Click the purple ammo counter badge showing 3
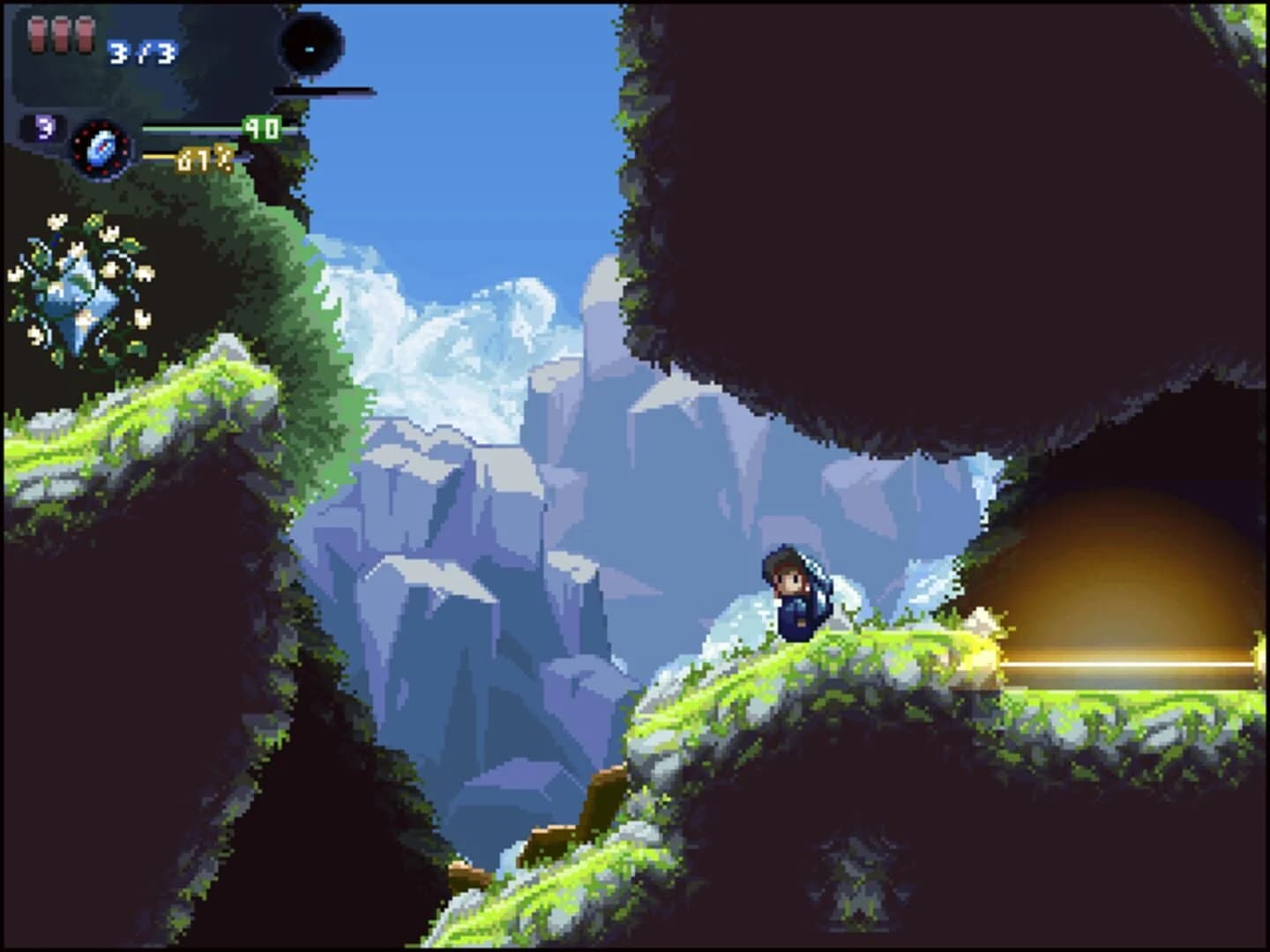Screen dimensions: 1270x952 [x=44, y=126]
